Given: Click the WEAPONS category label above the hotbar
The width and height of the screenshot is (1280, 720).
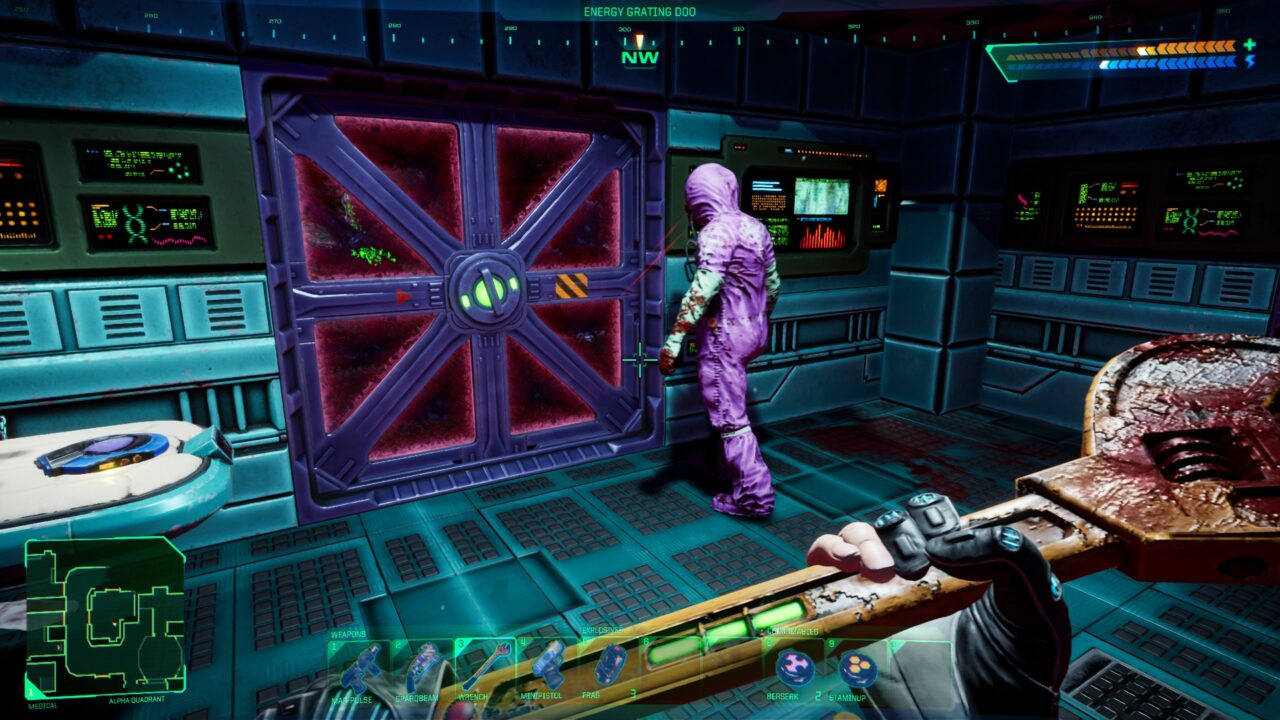Looking at the screenshot, I should tap(347, 632).
